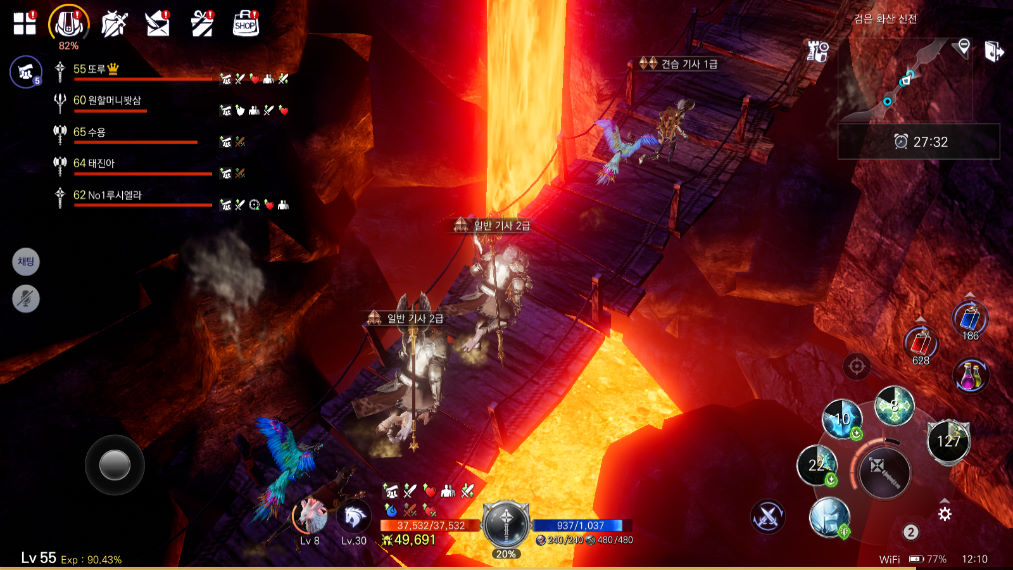Open the 채팅 chat button

click(x=26, y=262)
